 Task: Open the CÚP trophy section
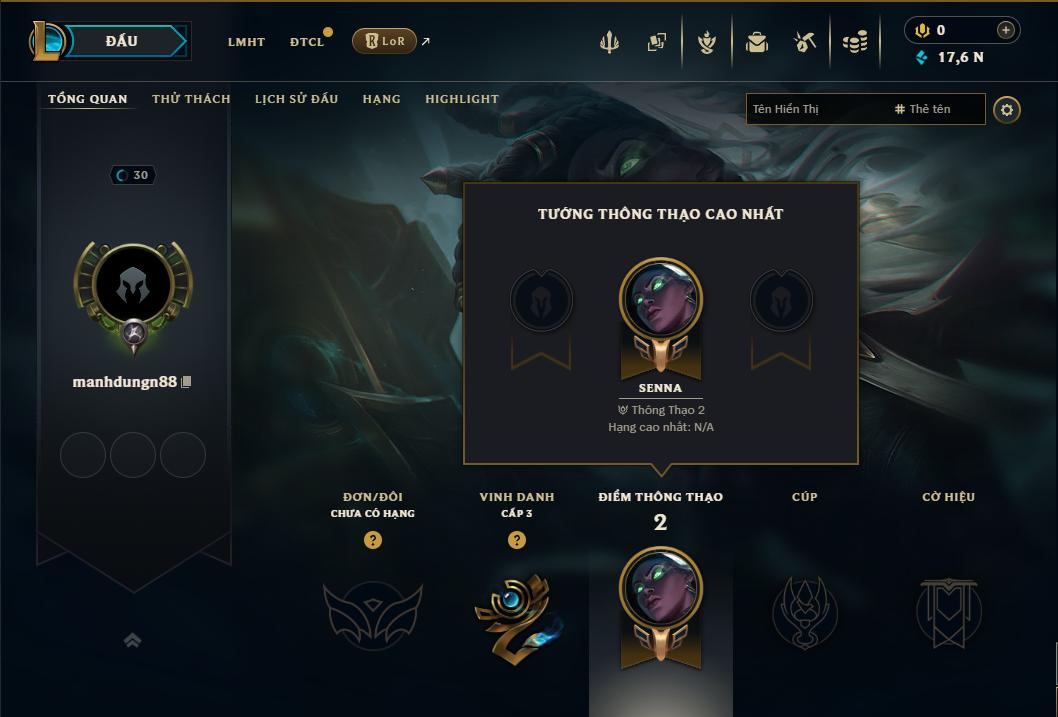click(804, 611)
